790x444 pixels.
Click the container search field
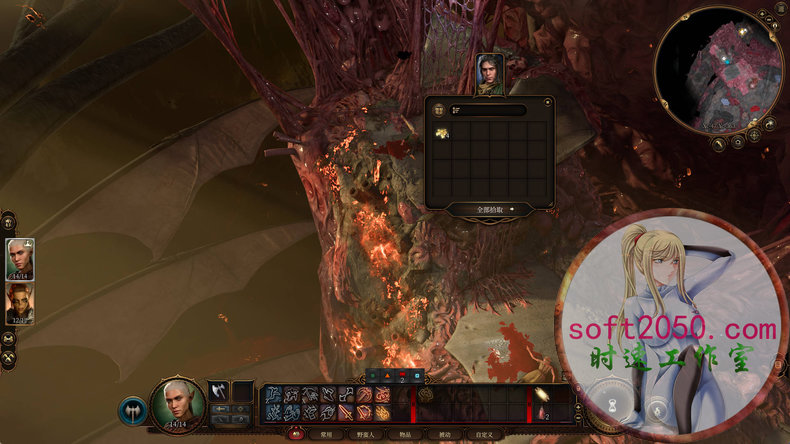(x=488, y=109)
